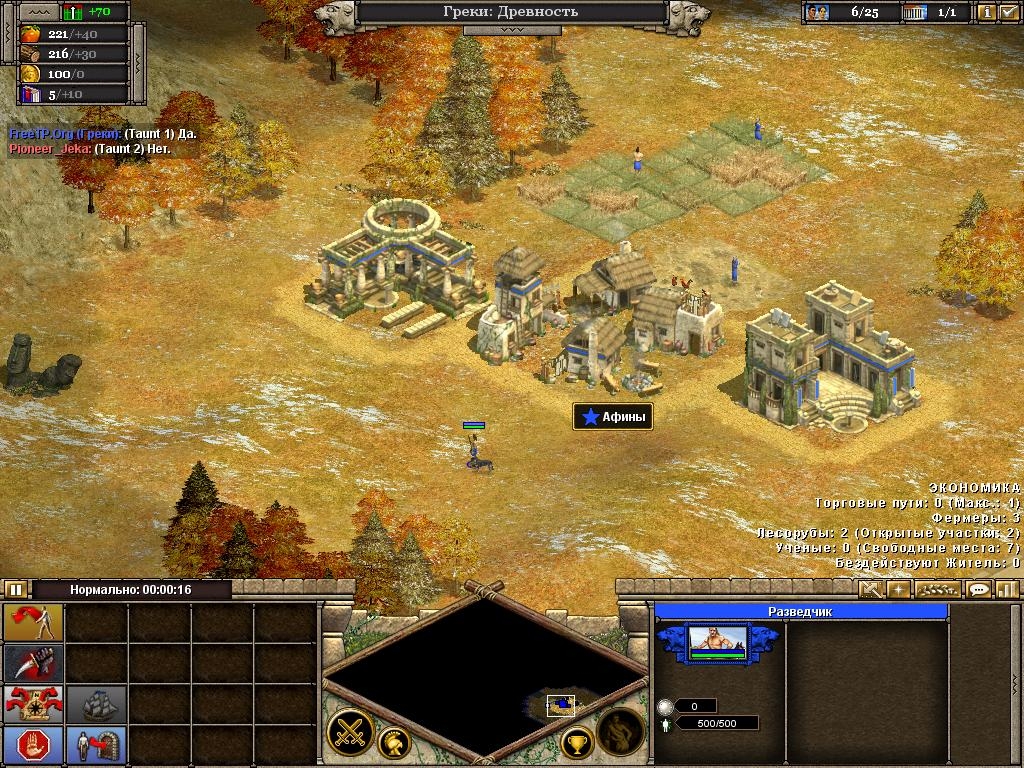Open the trophy button beside the minimap
The image size is (1024, 768).
(577, 742)
